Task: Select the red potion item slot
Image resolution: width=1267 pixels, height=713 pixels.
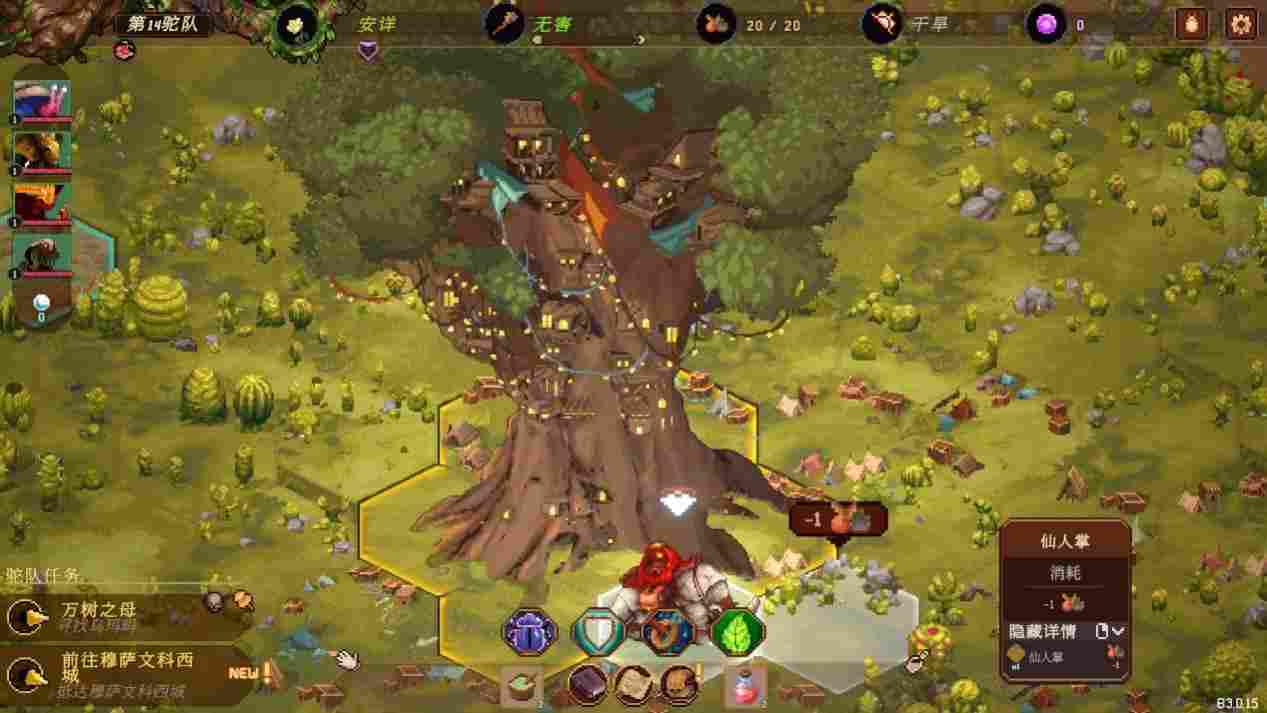Action: point(745,687)
